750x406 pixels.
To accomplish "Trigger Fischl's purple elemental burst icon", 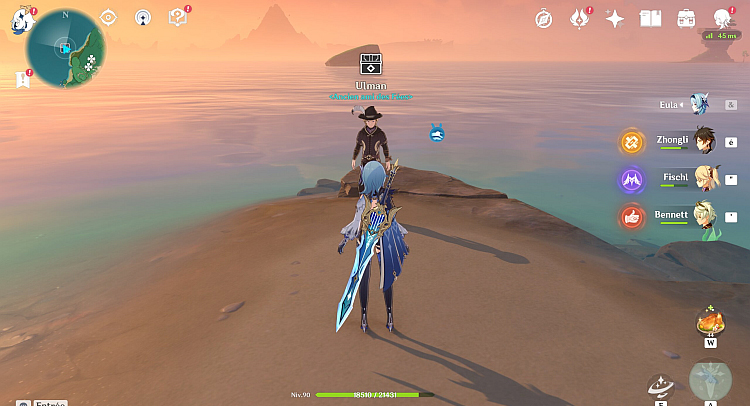I will (x=631, y=180).
